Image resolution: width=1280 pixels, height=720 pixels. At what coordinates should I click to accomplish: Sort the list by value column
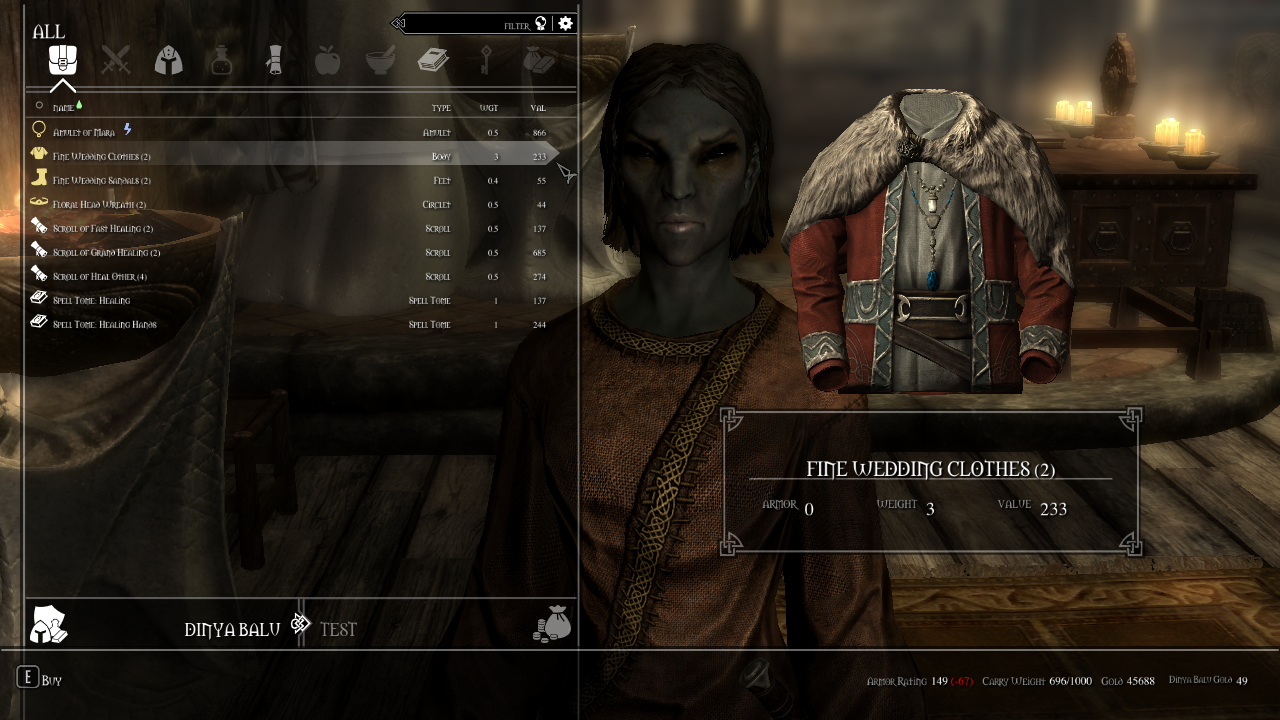click(x=538, y=108)
